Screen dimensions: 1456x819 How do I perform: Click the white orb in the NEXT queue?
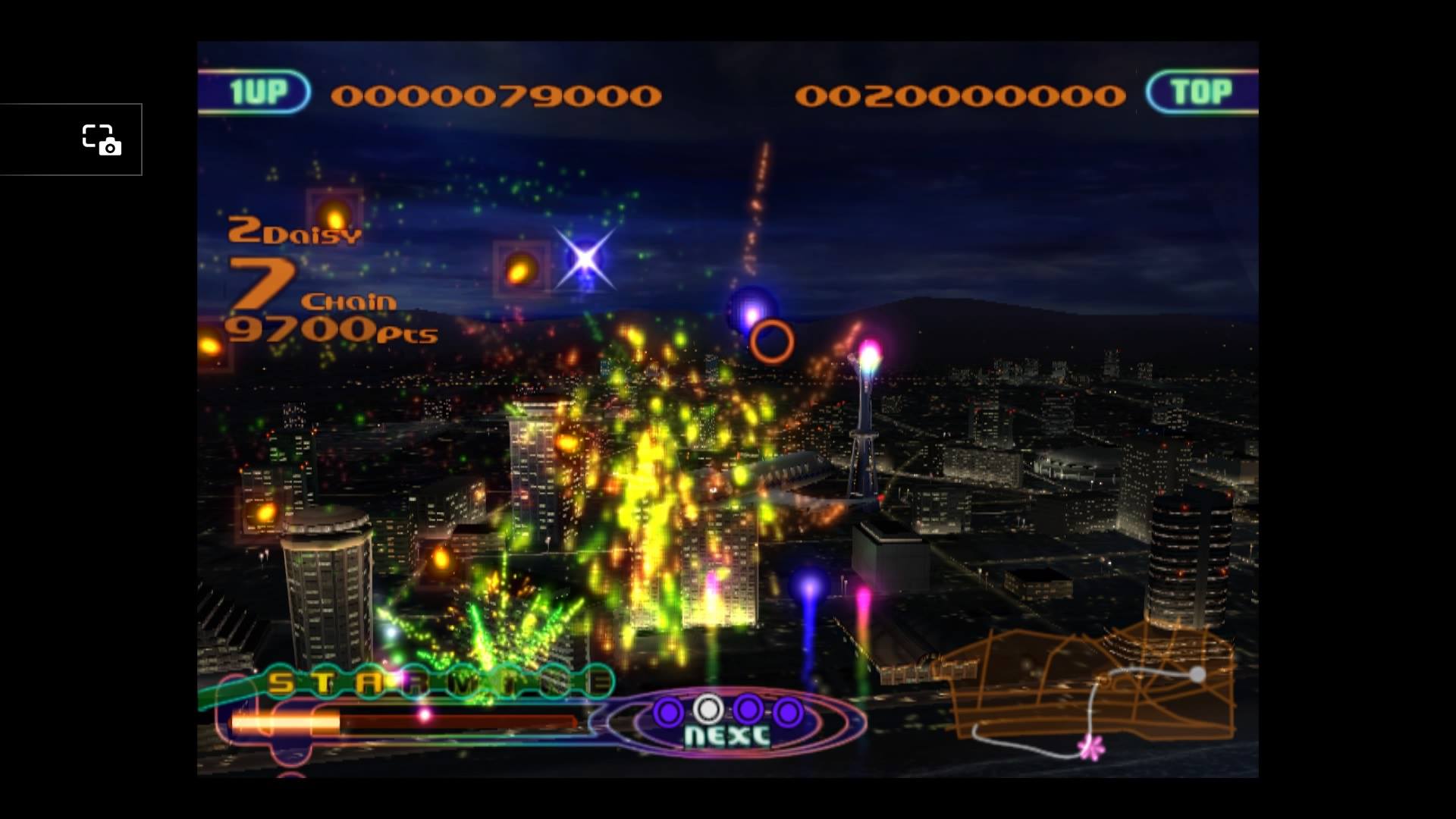[x=708, y=709]
